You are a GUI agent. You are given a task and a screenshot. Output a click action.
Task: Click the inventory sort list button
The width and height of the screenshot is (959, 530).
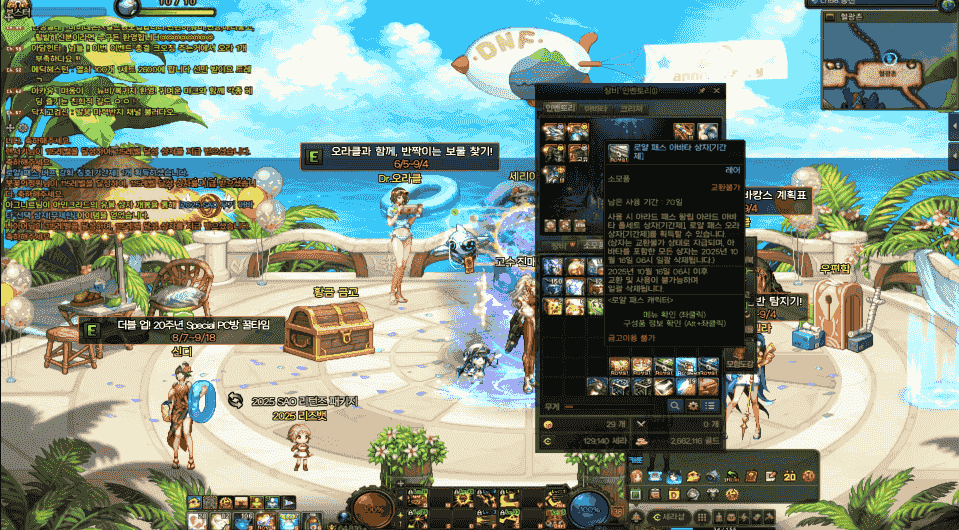coord(709,406)
